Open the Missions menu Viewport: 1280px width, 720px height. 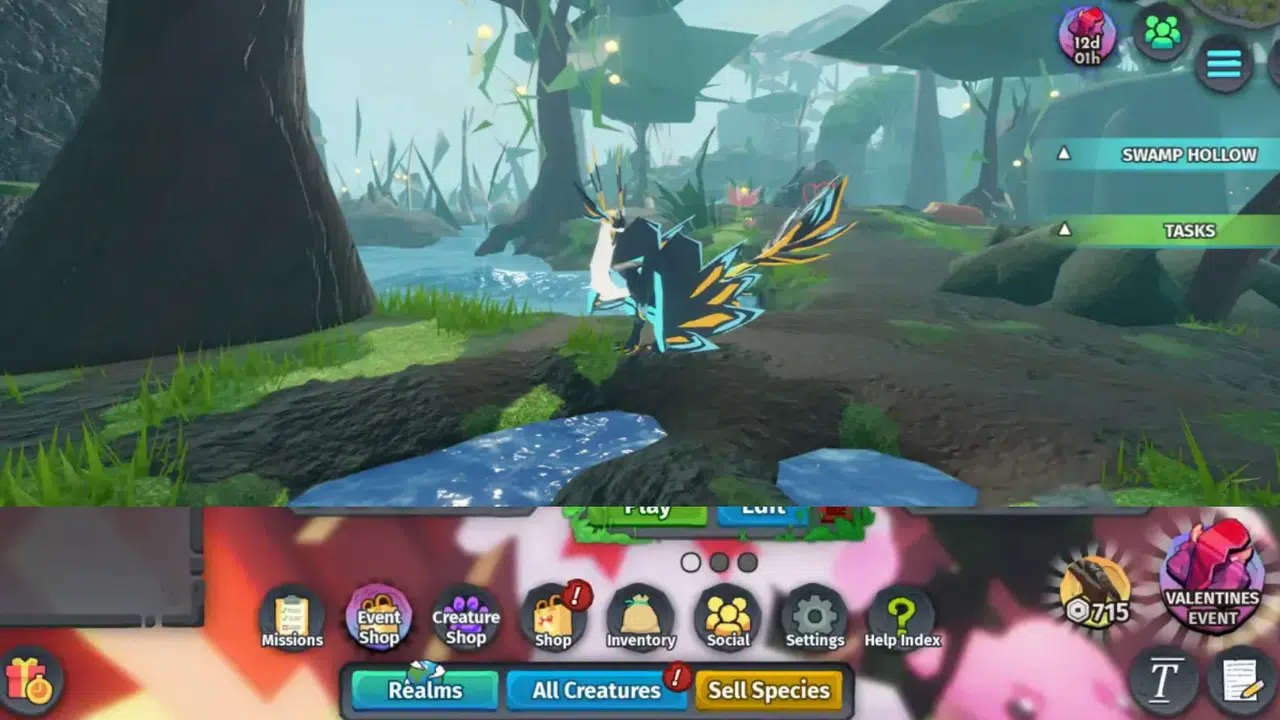pos(292,619)
